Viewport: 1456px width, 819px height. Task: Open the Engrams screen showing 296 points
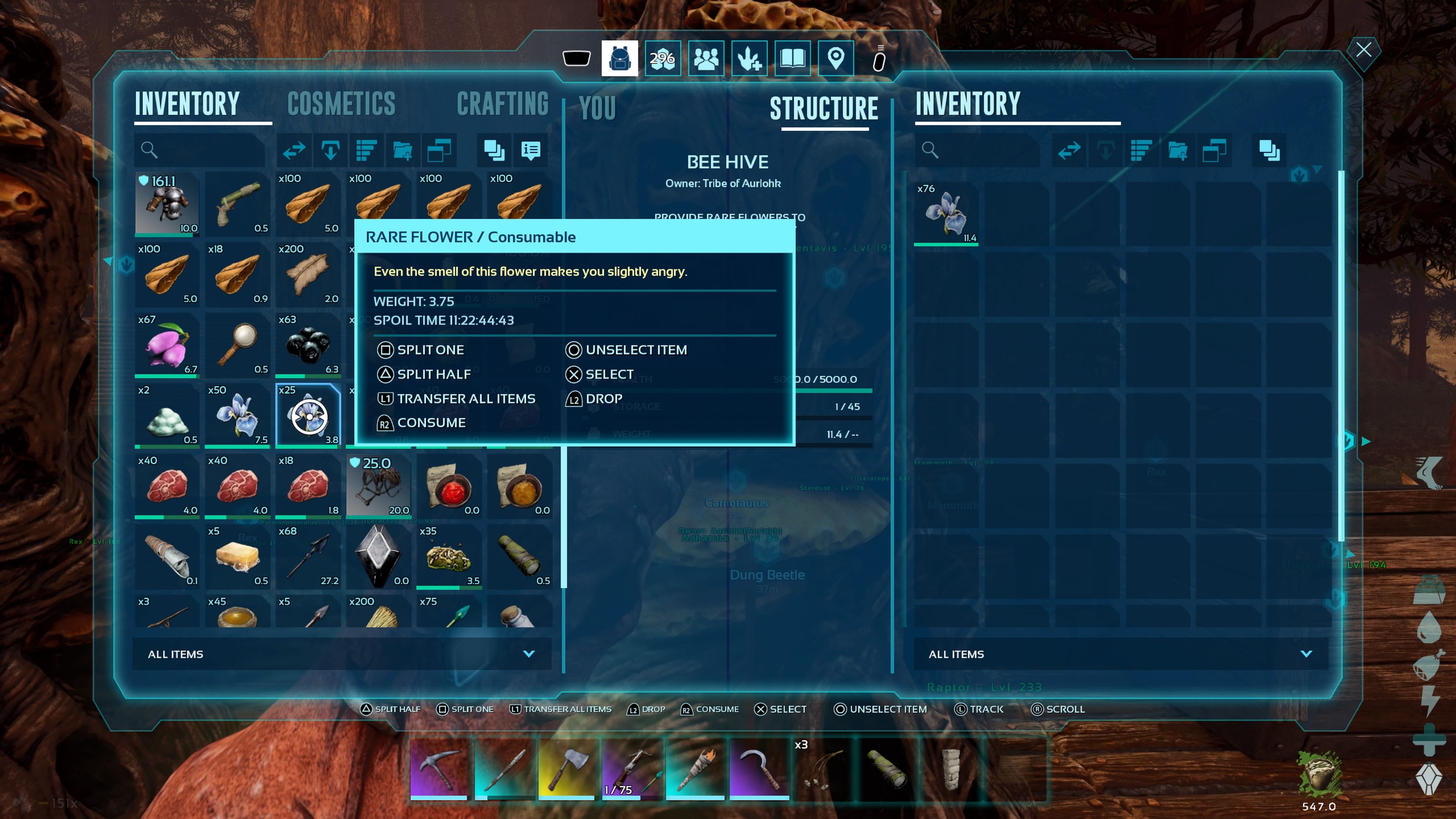click(x=663, y=58)
